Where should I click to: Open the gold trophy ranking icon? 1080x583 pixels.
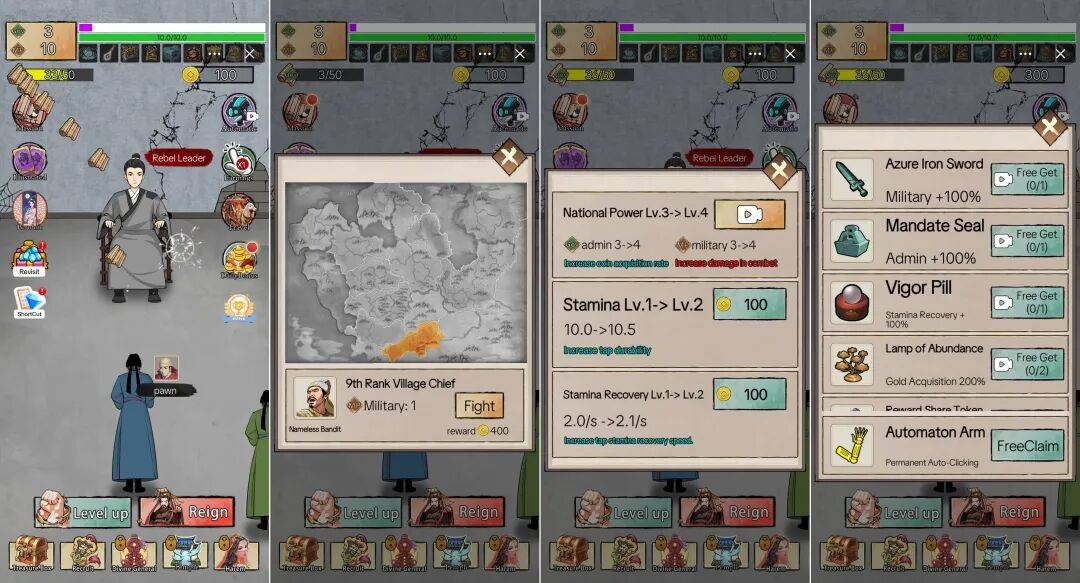[238, 306]
